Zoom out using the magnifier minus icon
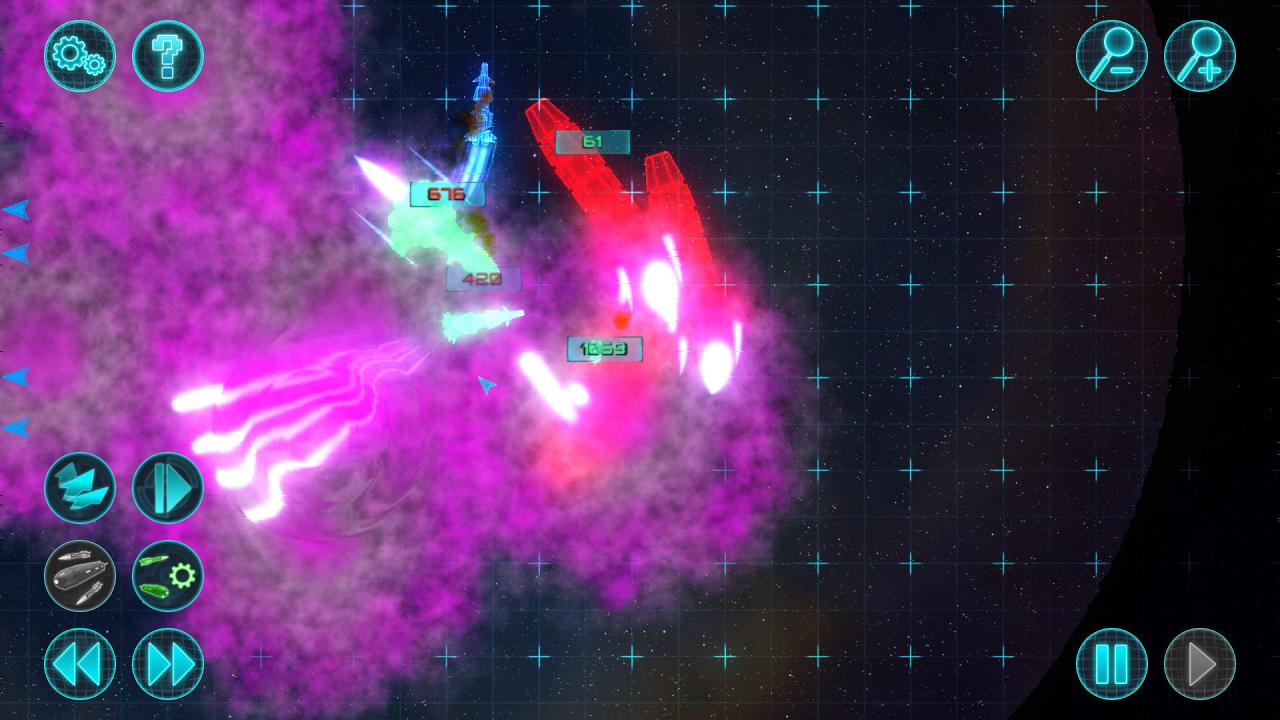The width and height of the screenshot is (1280, 720). coord(1111,56)
